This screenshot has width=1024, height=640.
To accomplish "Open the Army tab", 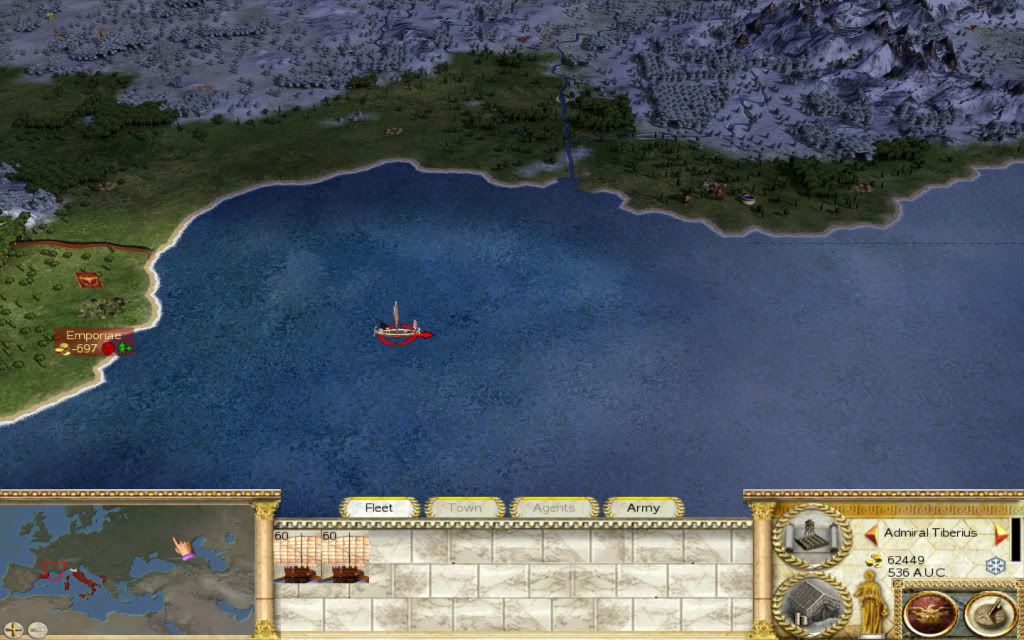I will [x=643, y=508].
